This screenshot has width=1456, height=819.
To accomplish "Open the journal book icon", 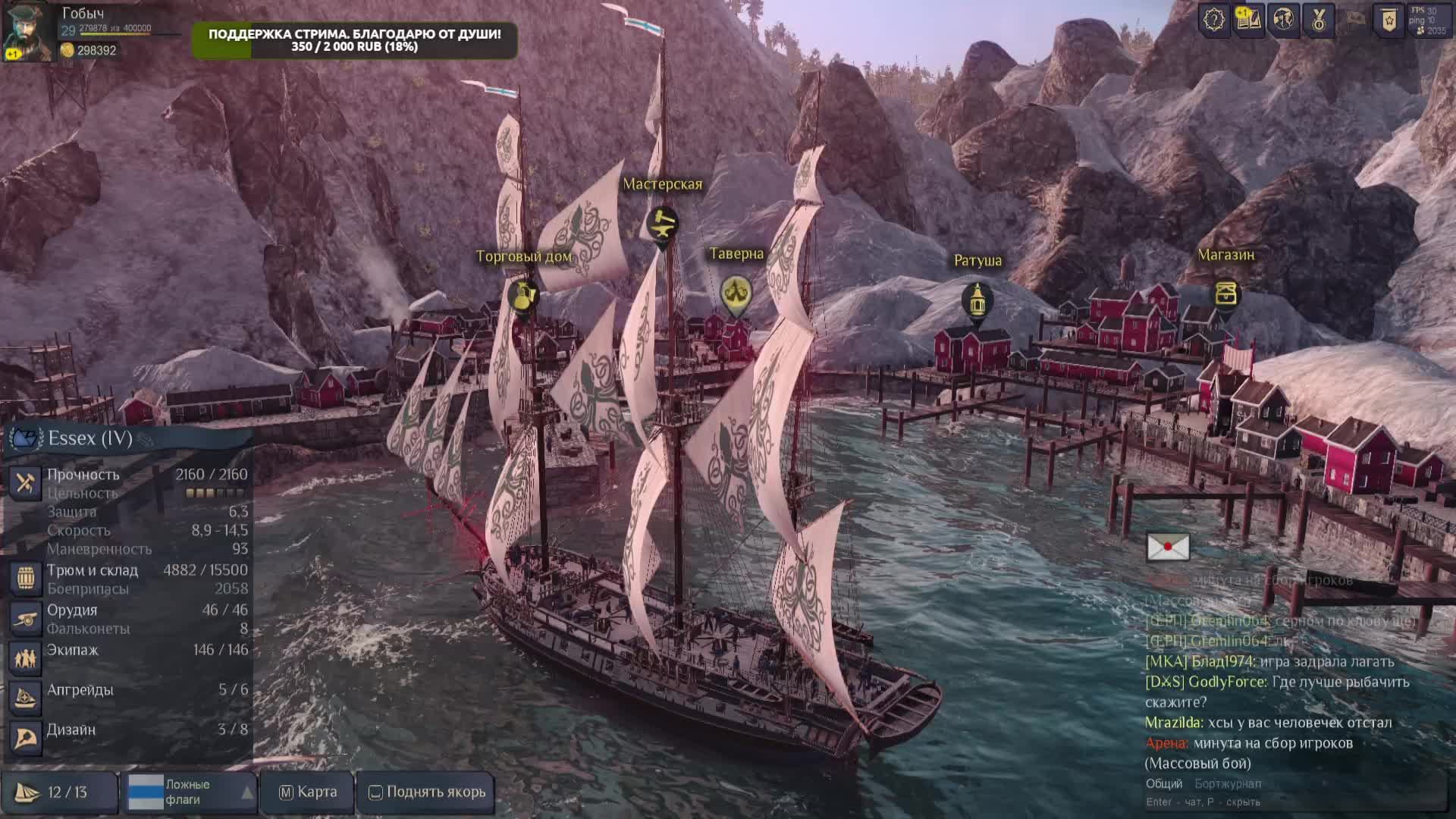I will pyautogui.click(x=1248, y=20).
